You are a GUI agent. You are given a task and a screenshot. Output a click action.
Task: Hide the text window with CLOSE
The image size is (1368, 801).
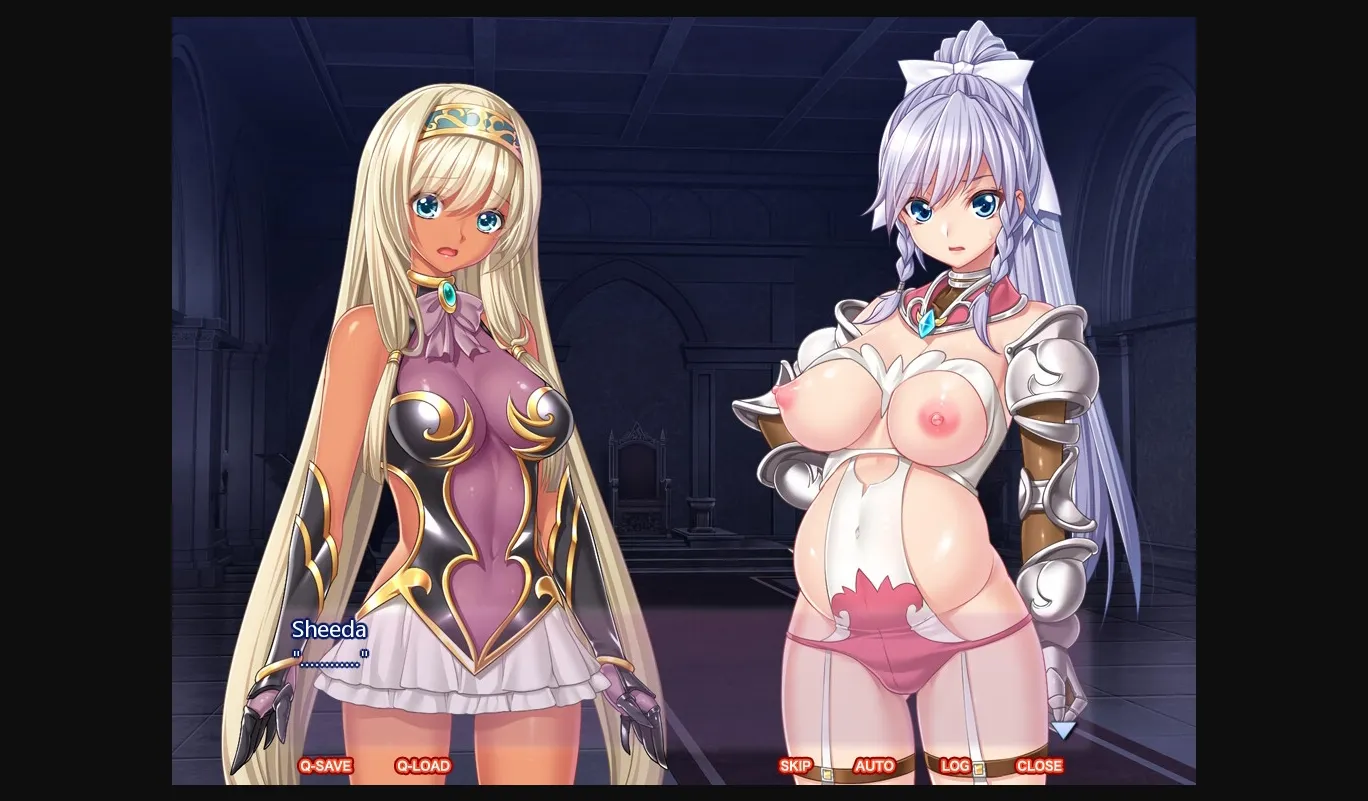click(x=1039, y=765)
